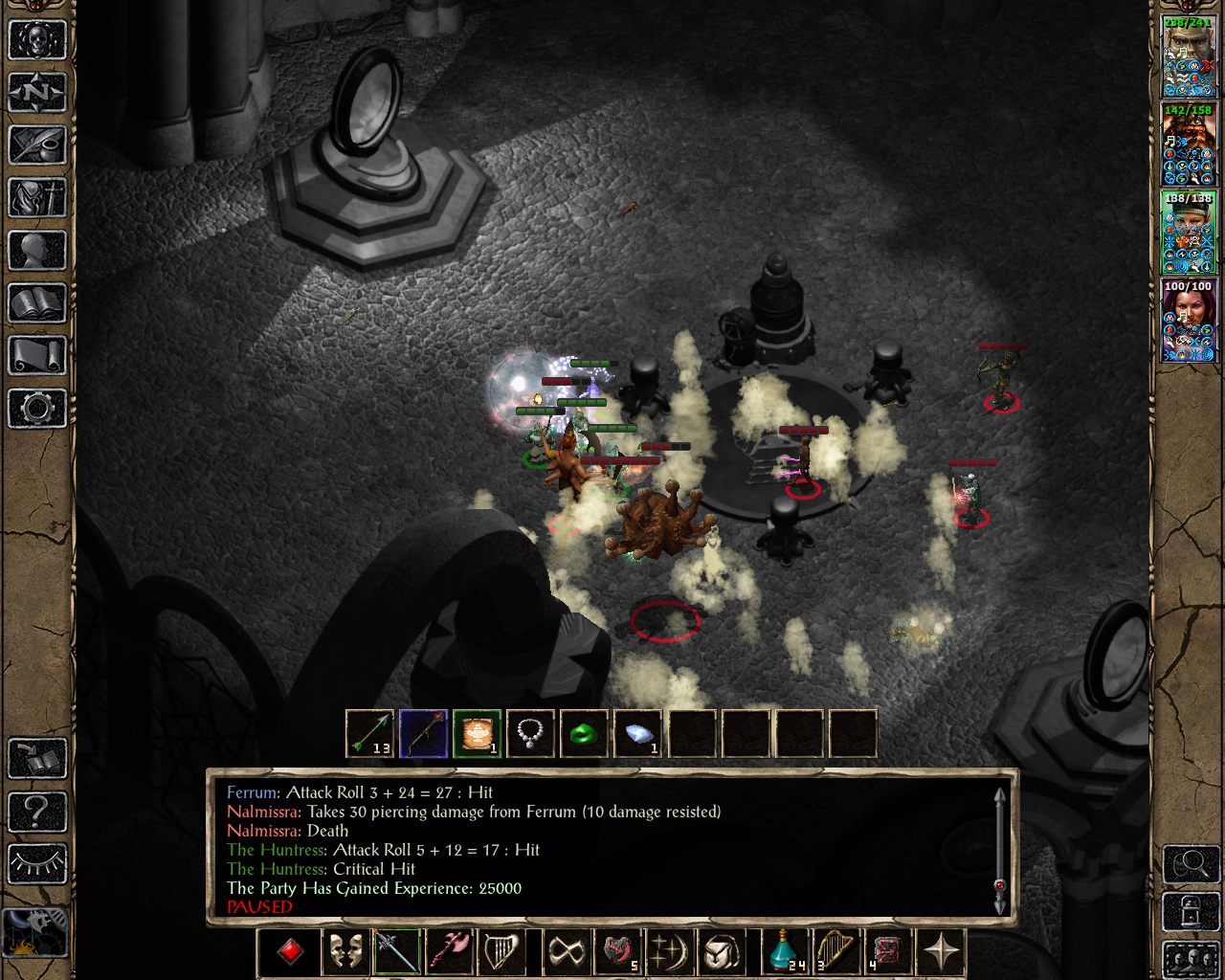Select the portrait showing 142/158 health
This screenshot has height=980, width=1225.
1189,145
